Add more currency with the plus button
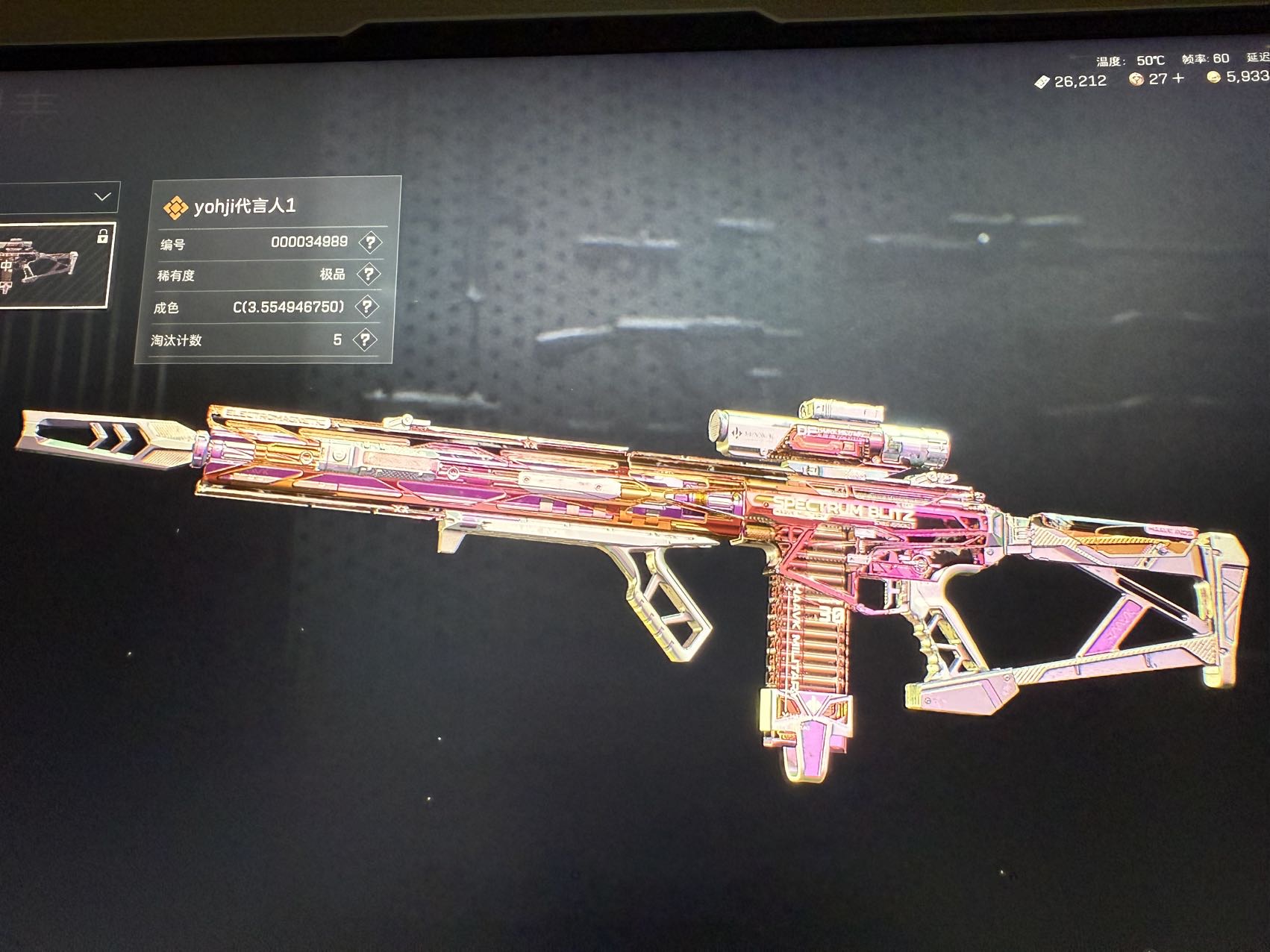The height and width of the screenshot is (952, 1270). coord(1178,79)
